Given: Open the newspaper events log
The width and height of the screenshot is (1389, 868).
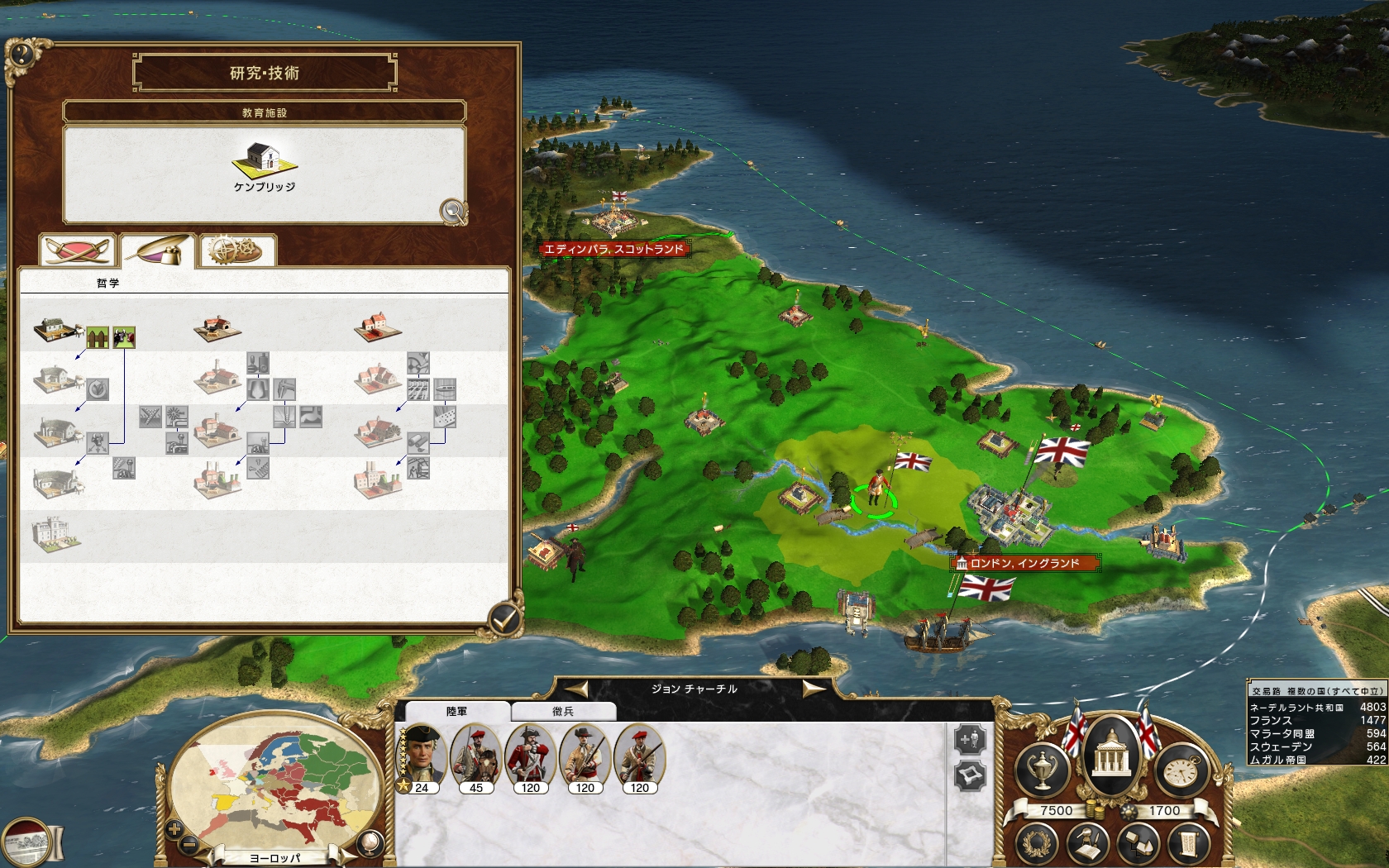Looking at the screenshot, I should [26, 843].
